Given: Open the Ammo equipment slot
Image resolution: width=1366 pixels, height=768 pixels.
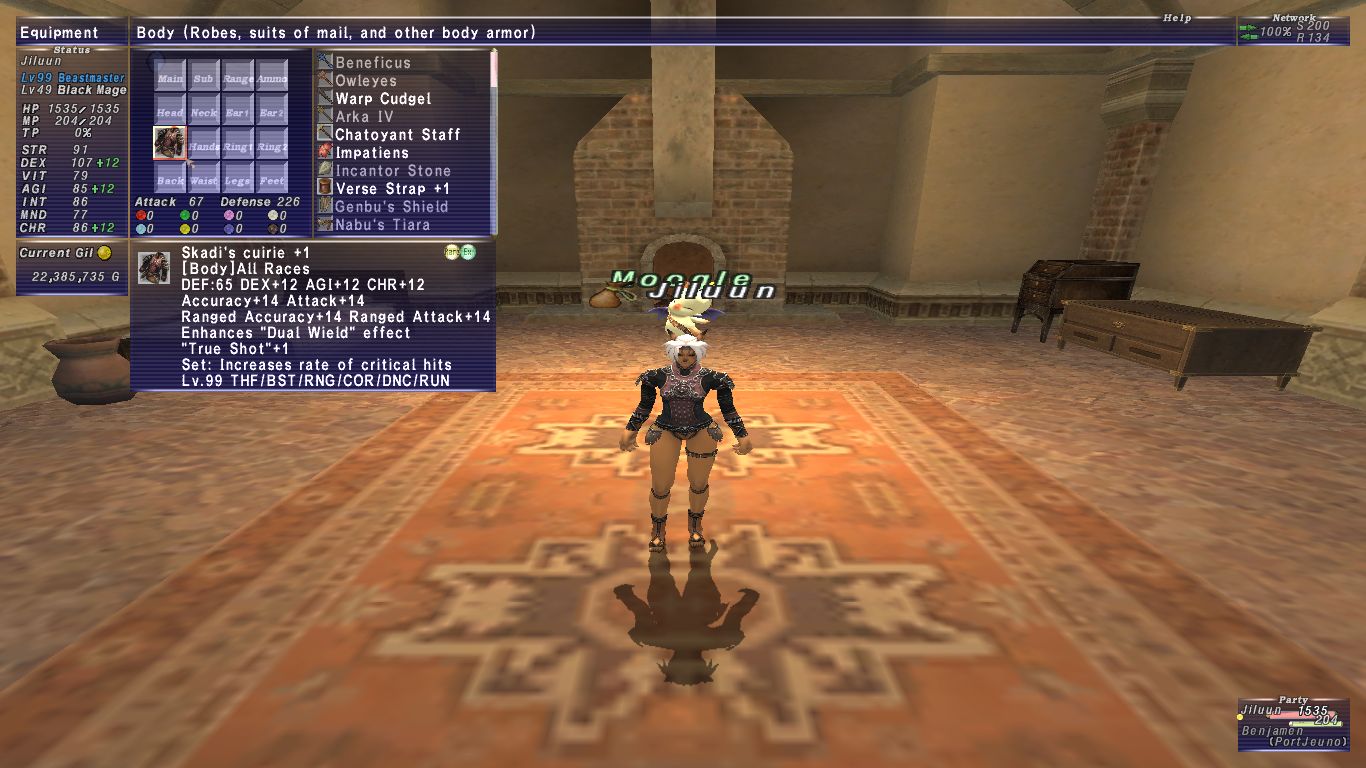Looking at the screenshot, I should pos(272,77).
